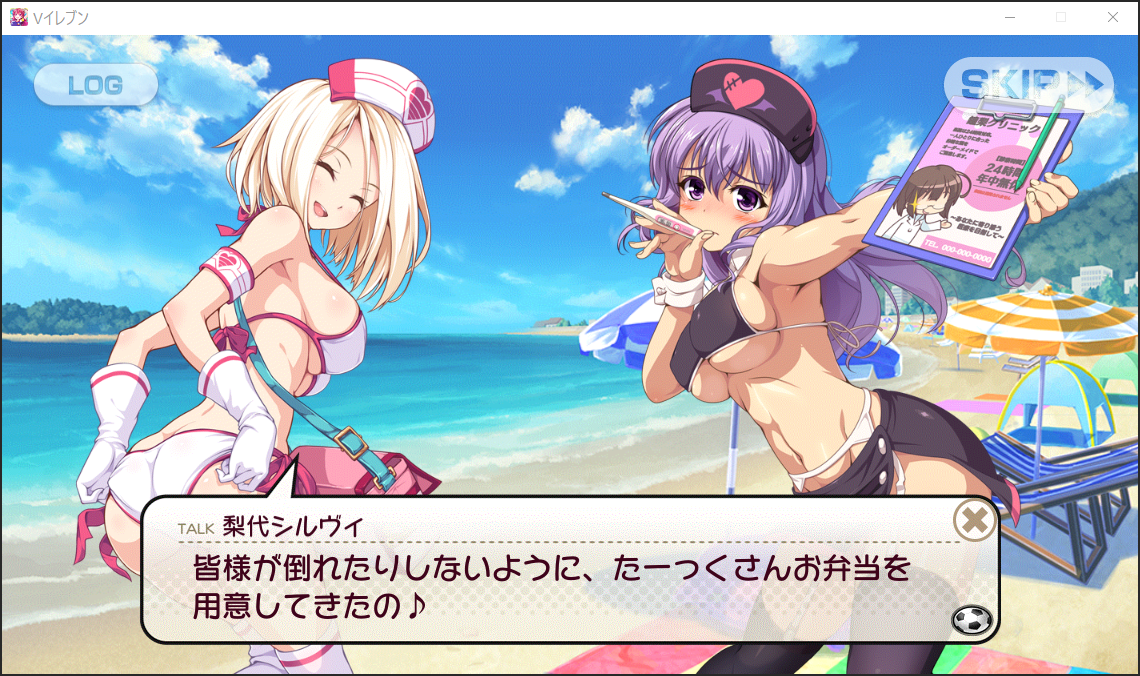Minimize the game window
Screen dimensions: 1140x676
point(1010,17)
